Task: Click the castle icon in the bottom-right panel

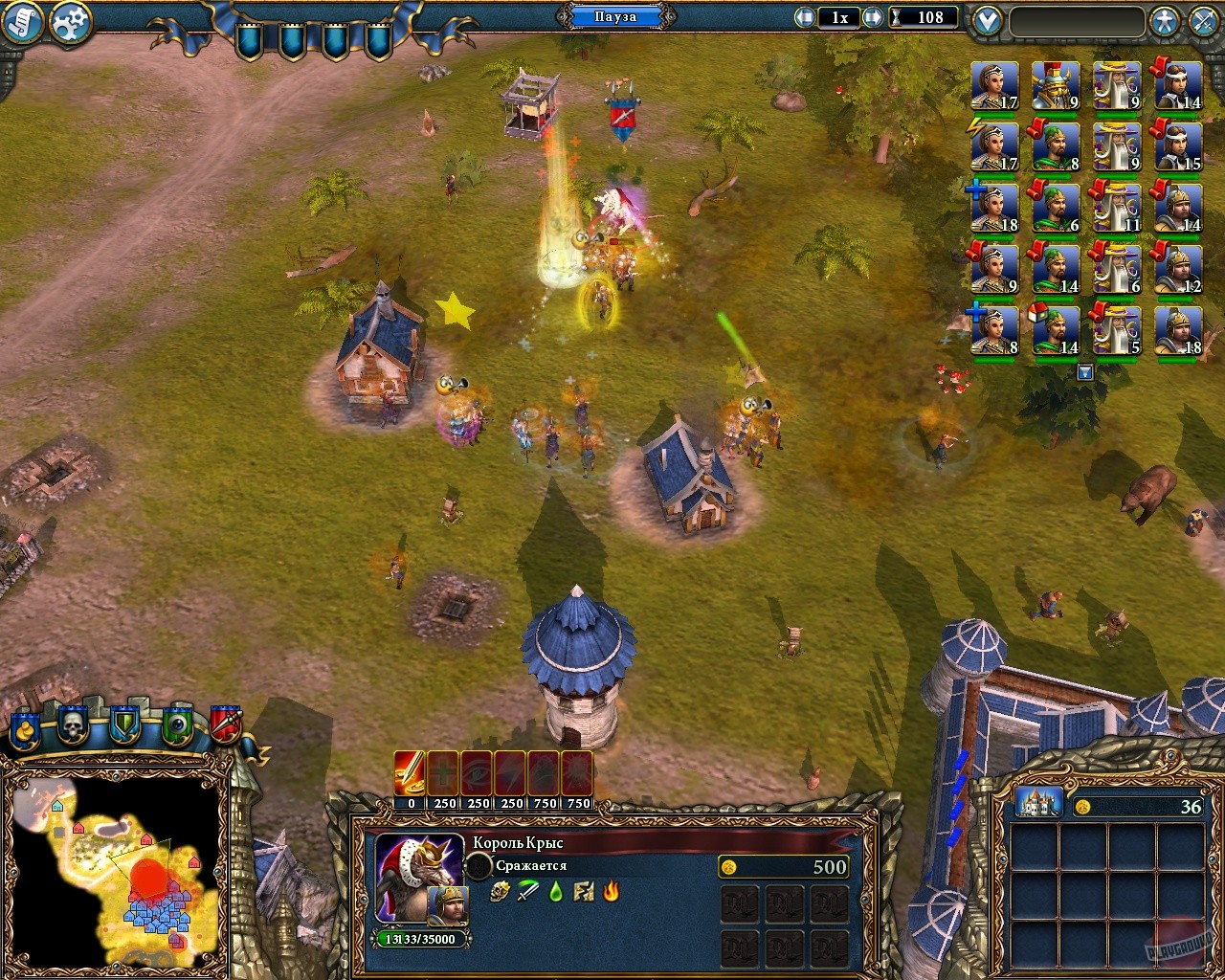Action: click(1038, 804)
